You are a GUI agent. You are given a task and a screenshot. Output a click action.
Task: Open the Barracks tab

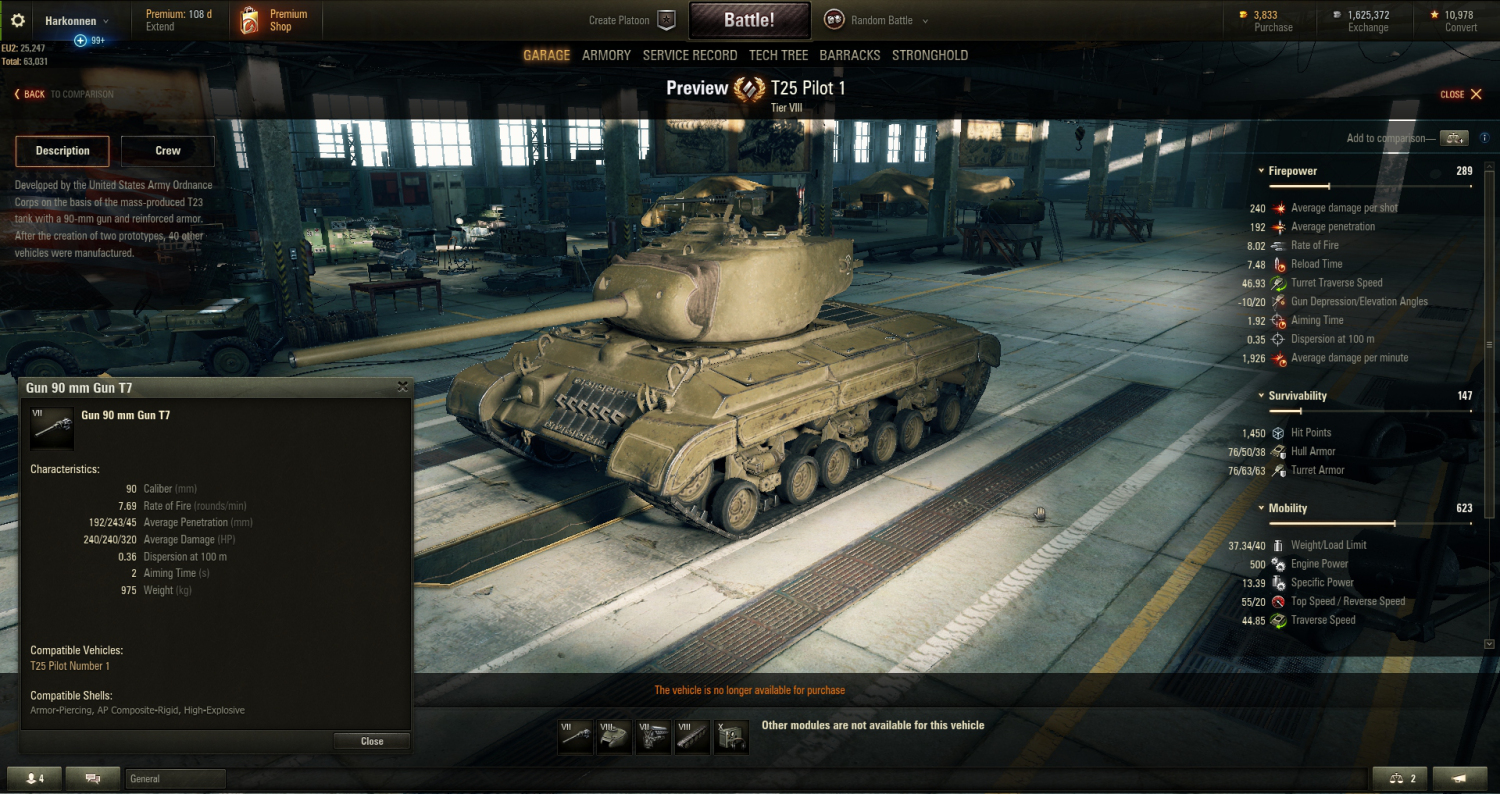click(849, 55)
